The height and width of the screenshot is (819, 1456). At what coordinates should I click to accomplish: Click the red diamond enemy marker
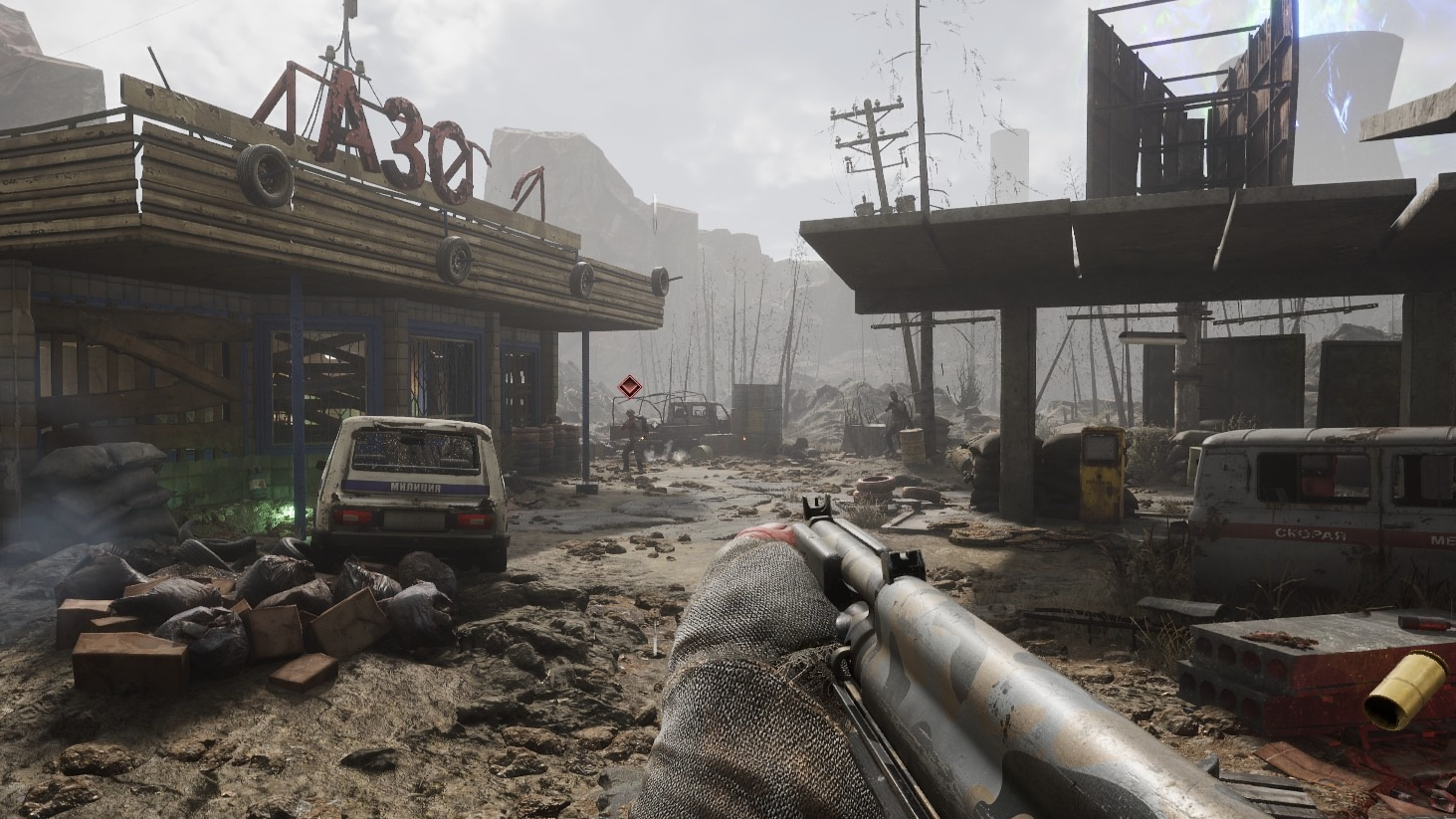pos(628,387)
